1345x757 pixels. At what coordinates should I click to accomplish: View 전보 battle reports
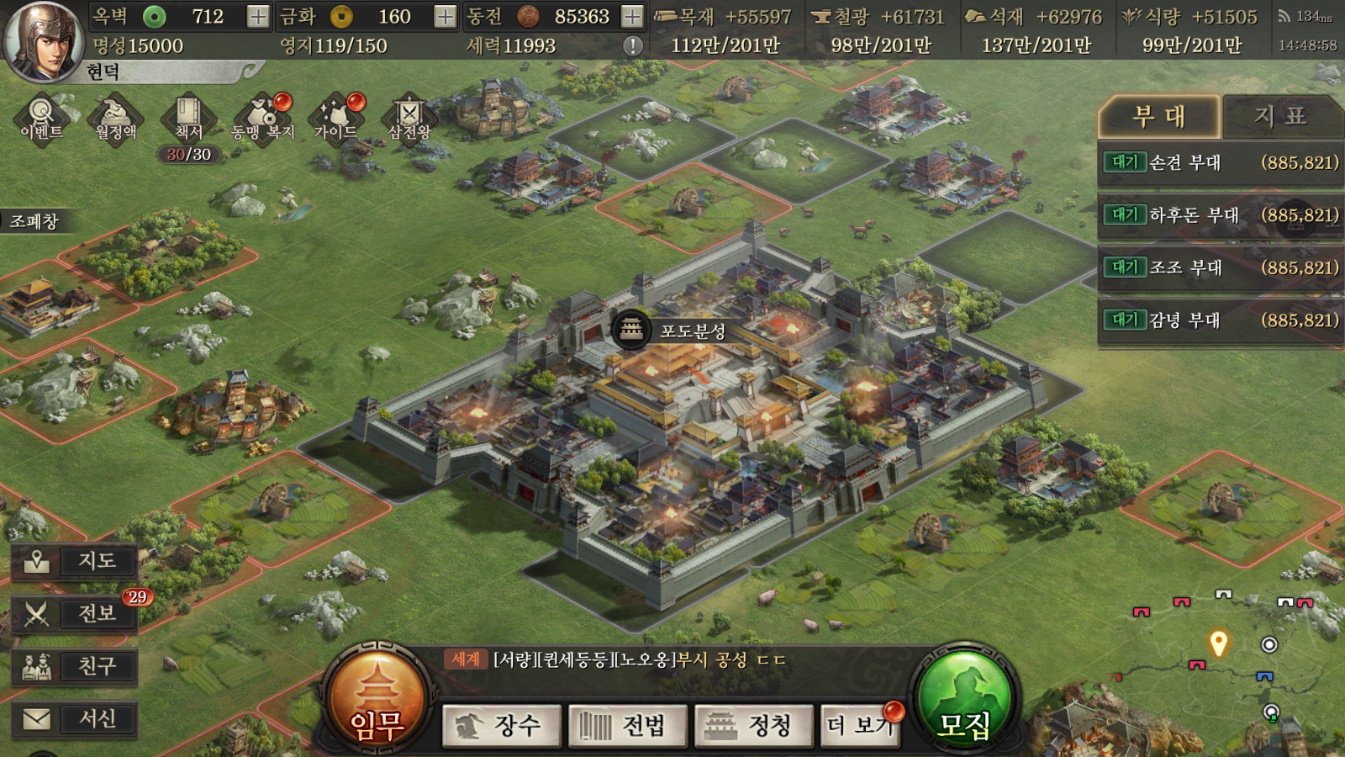click(x=76, y=613)
